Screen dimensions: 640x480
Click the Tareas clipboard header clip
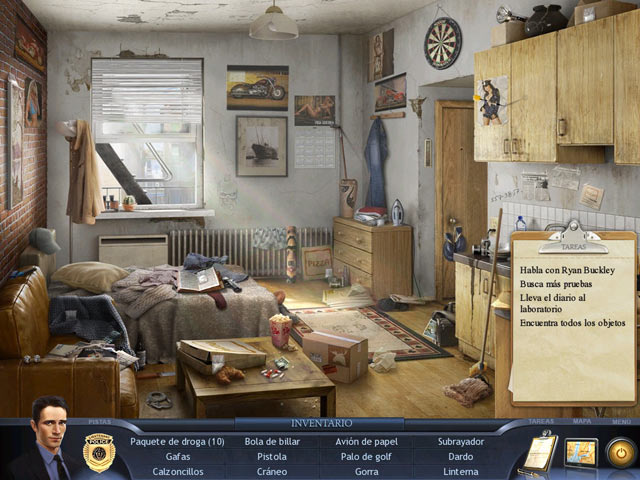[x=572, y=239]
